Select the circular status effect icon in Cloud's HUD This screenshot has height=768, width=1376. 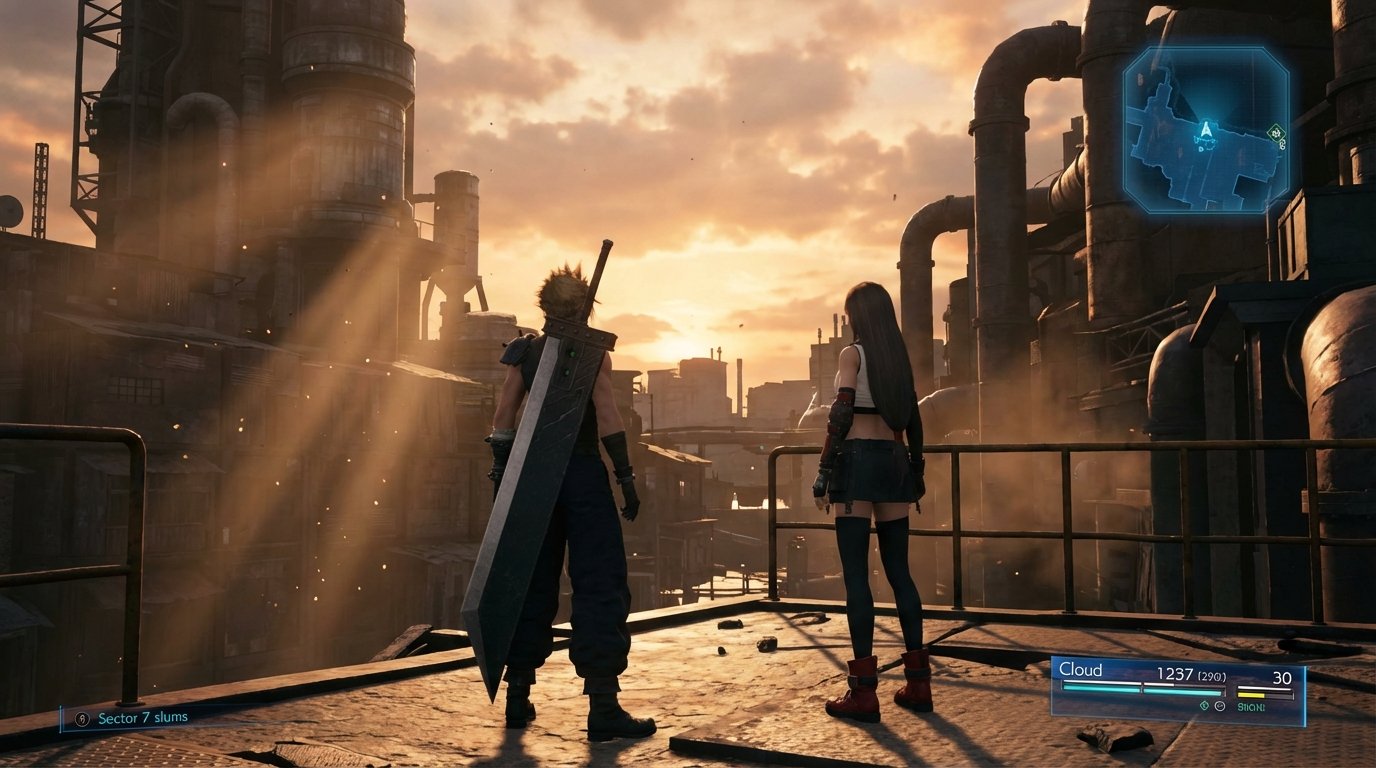click(1220, 706)
